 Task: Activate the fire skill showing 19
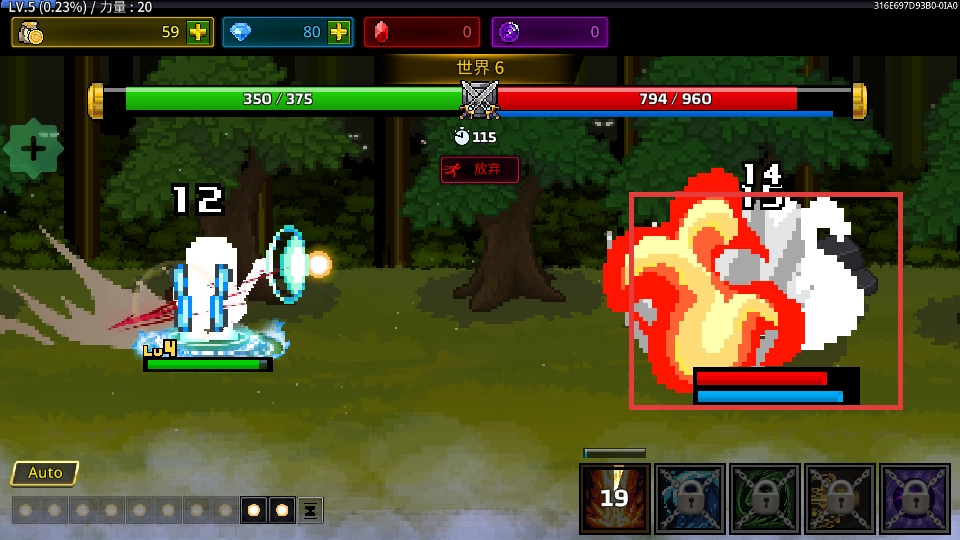[x=615, y=498]
